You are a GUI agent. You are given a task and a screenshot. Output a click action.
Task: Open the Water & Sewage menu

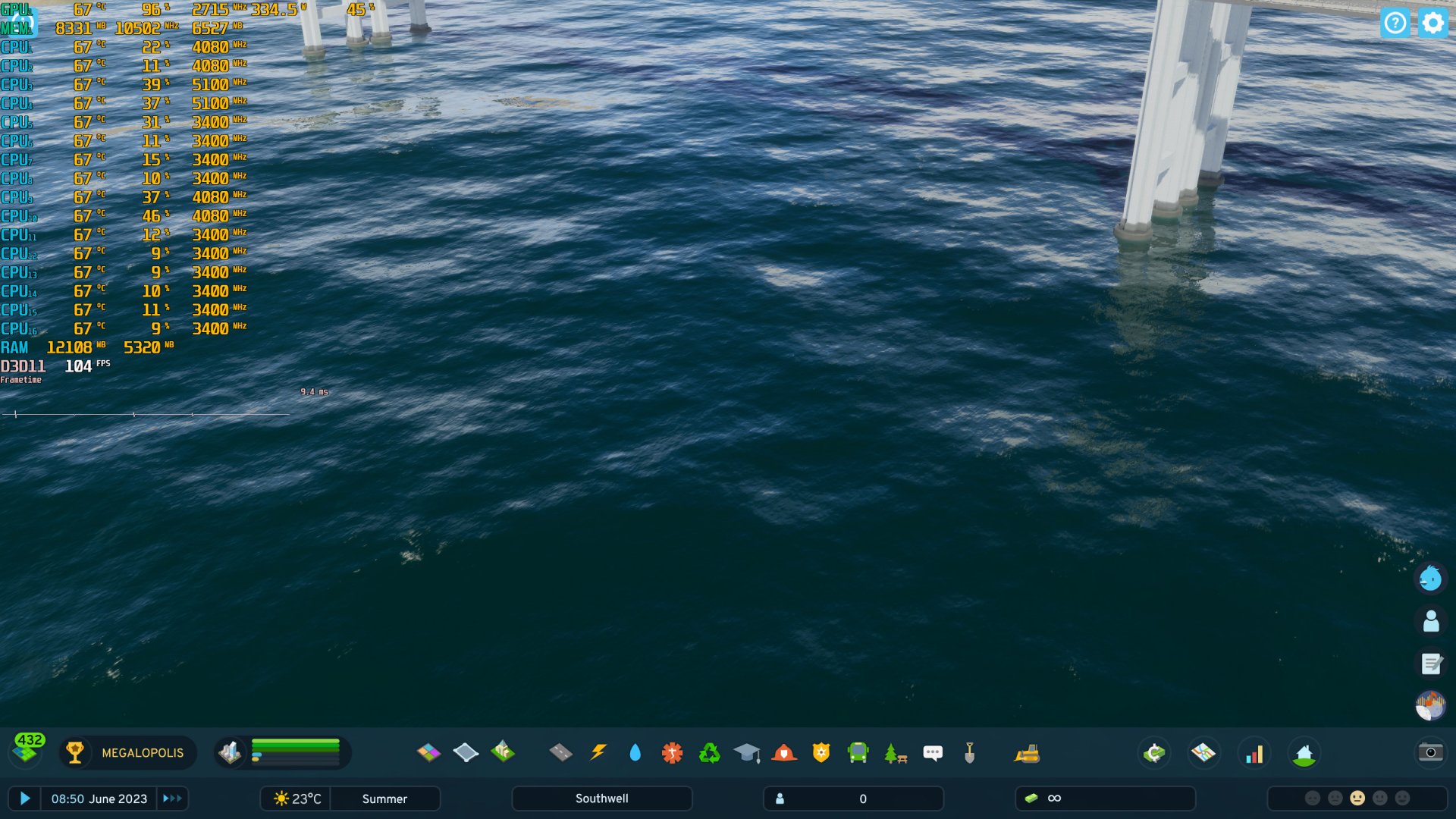[x=635, y=753]
